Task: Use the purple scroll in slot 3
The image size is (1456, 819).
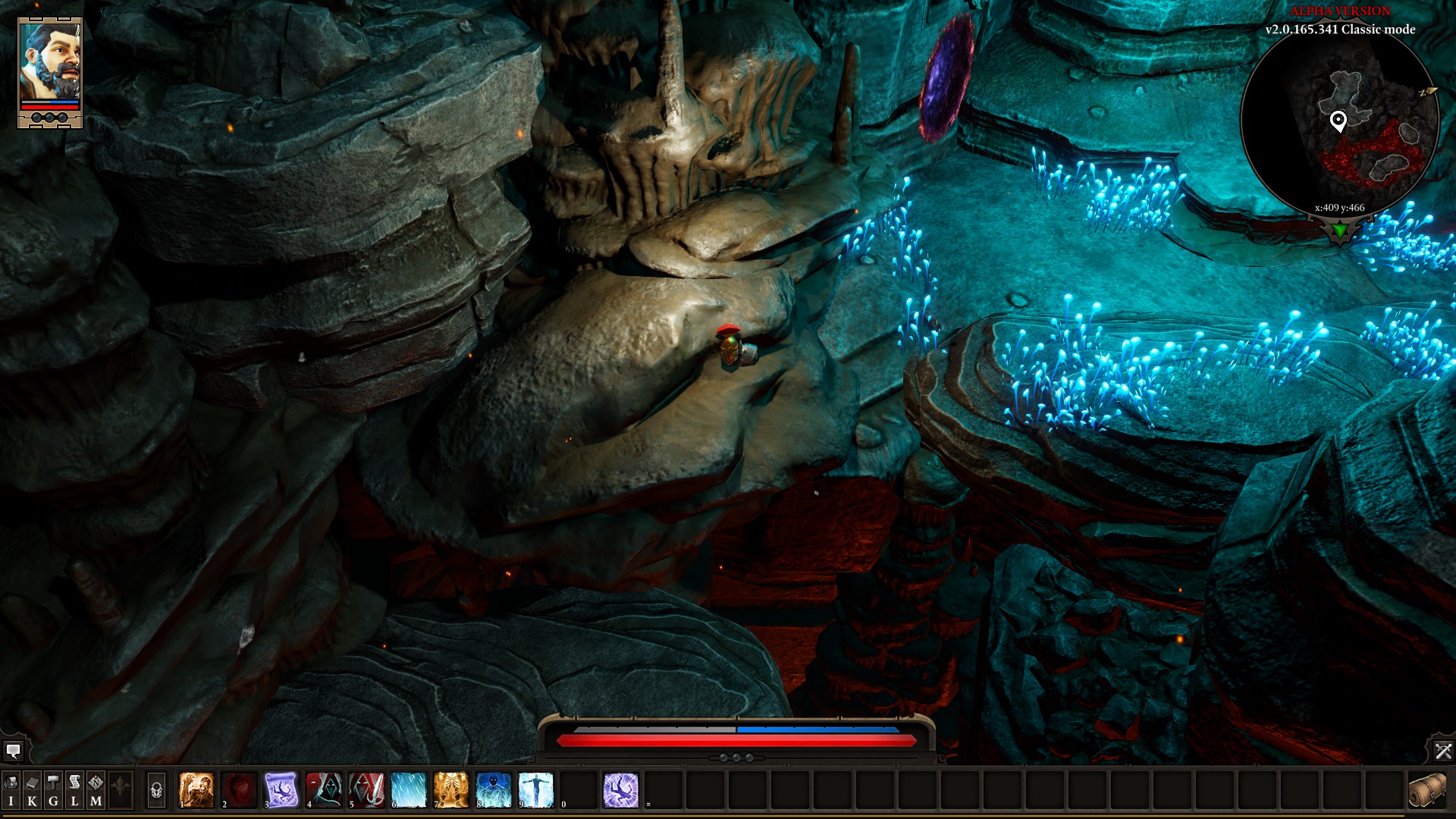Action: [281, 789]
